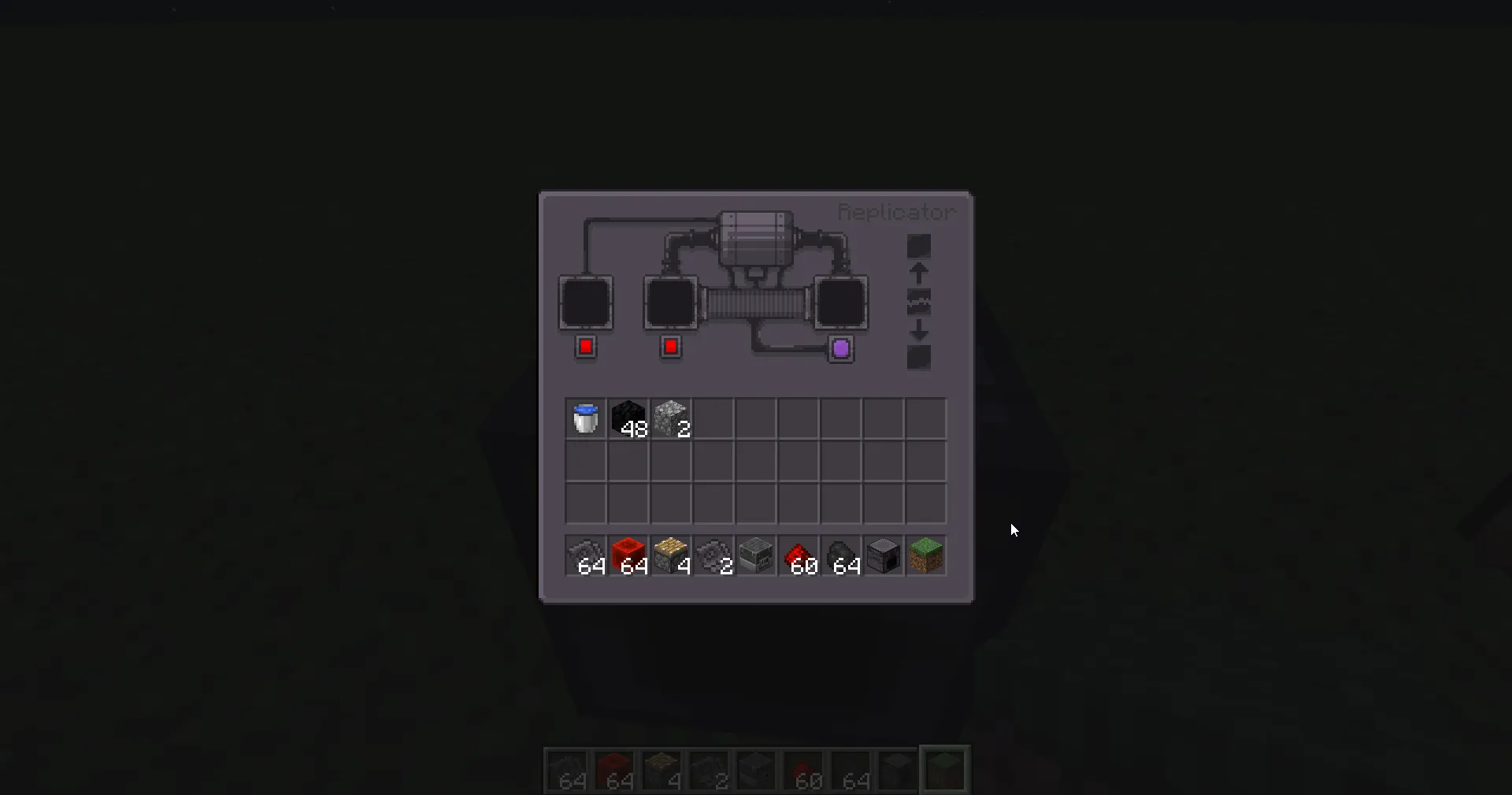Select the furnace in the hotbar
Screen dimensions: 1512x795
click(x=883, y=555)
